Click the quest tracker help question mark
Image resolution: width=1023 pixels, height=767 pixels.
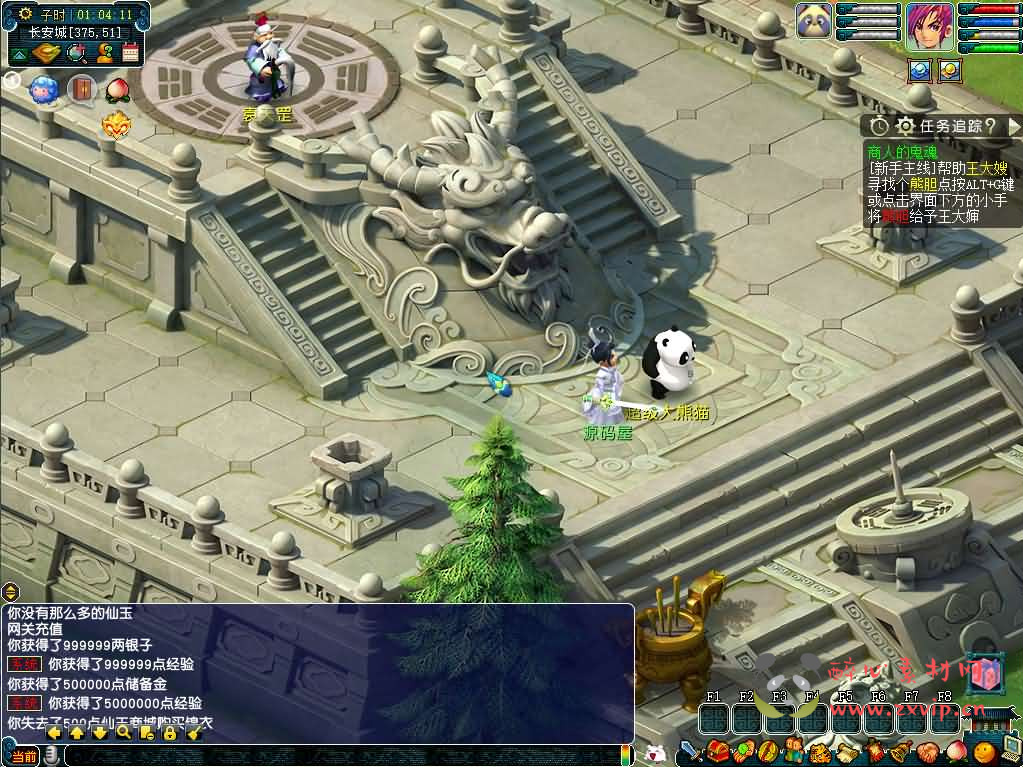pyautogui.click(x=989, y=126)
